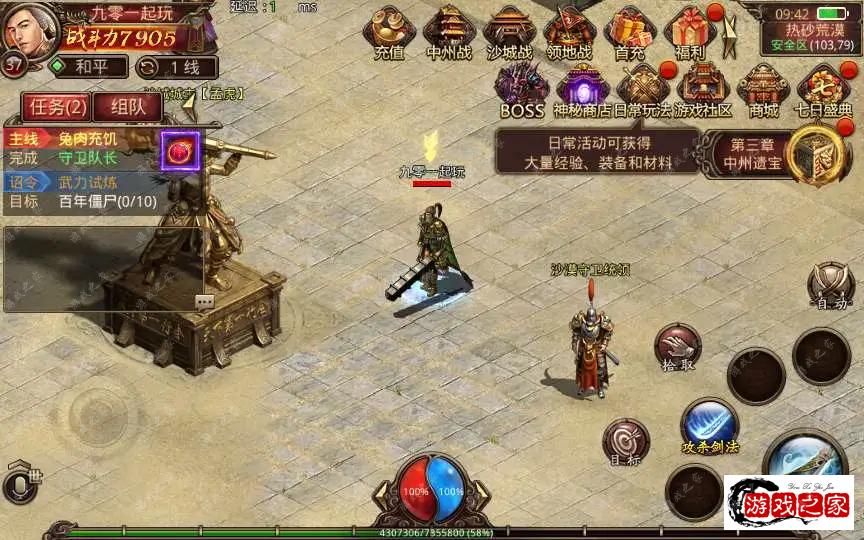This screenshot has width=864, height=540.
Task: Tap the 目标 target button
Action: (x=626, y=443)
